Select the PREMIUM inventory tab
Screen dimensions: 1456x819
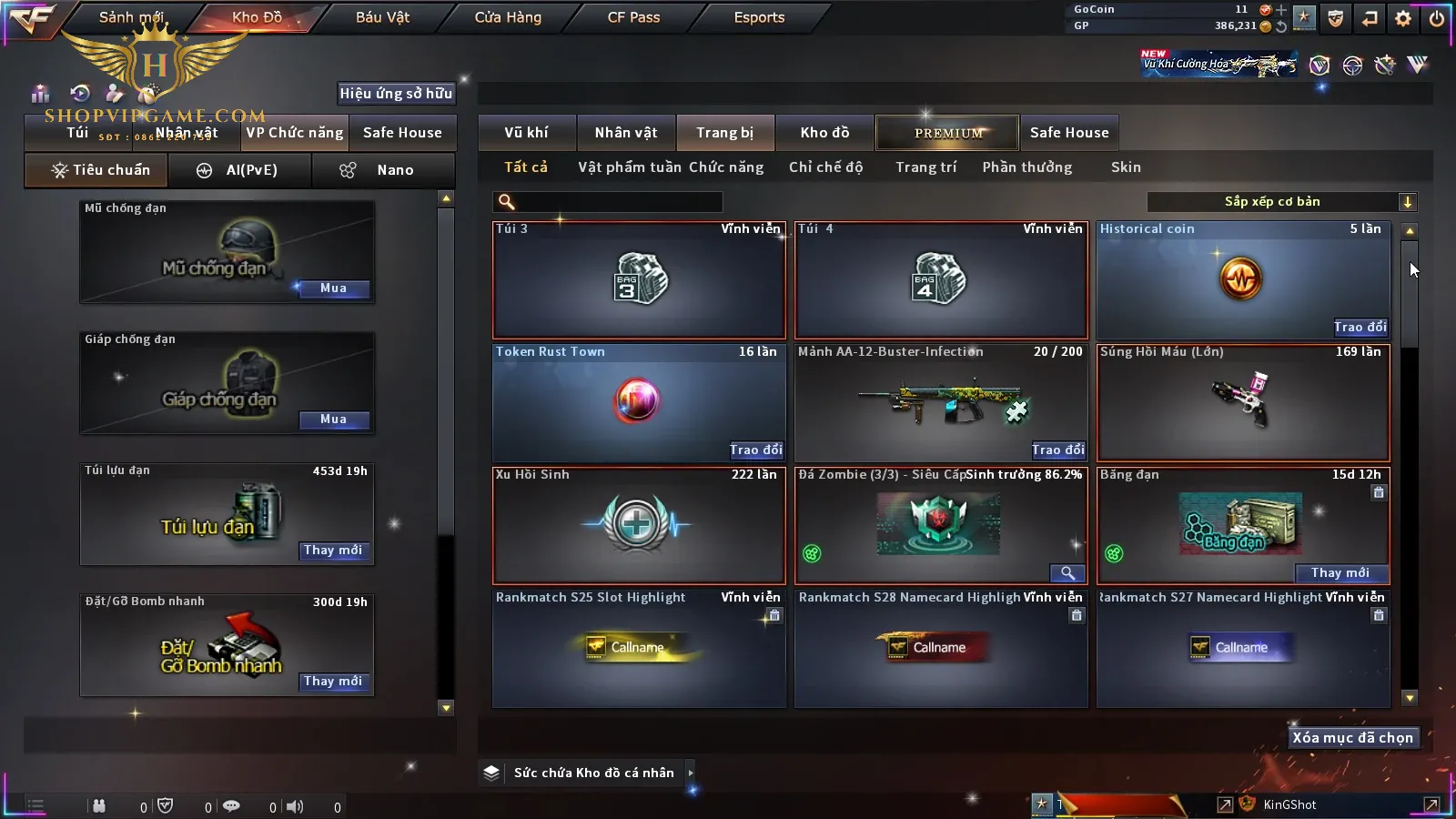pos(948,133)
